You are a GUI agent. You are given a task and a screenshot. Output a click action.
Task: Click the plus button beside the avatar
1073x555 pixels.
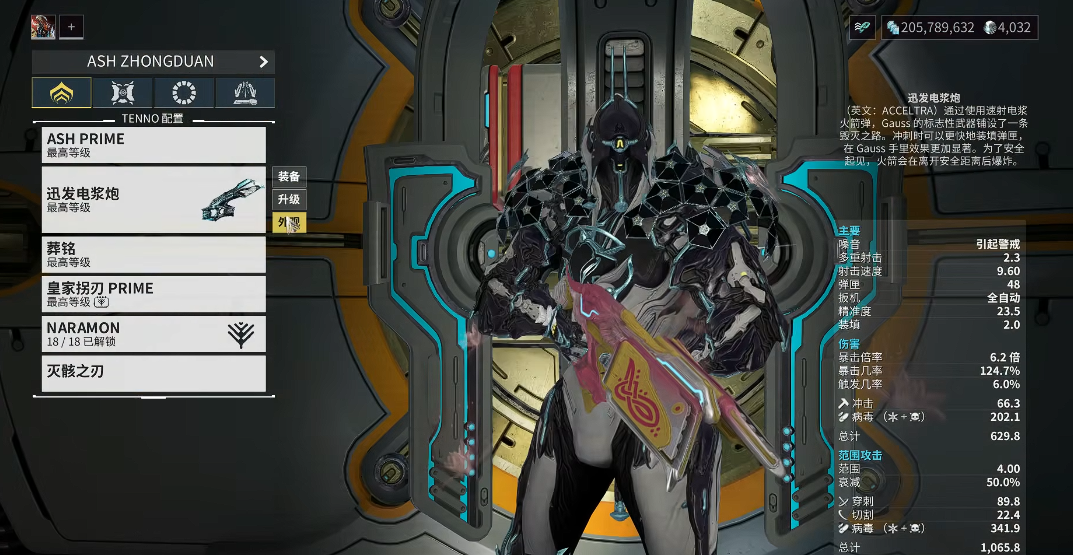tap(71, 27)
